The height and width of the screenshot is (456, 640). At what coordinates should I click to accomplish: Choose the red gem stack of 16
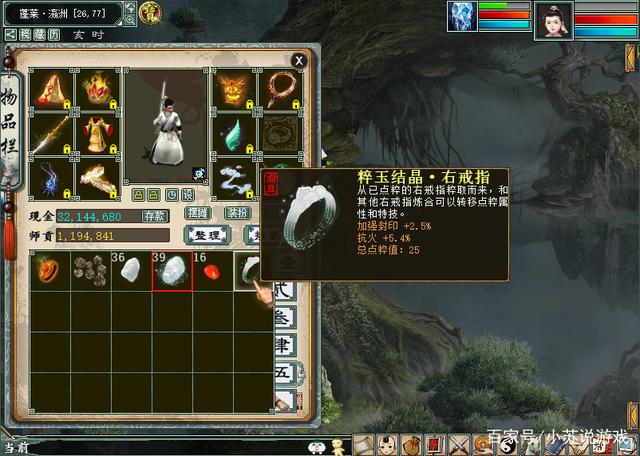(211, 271)
